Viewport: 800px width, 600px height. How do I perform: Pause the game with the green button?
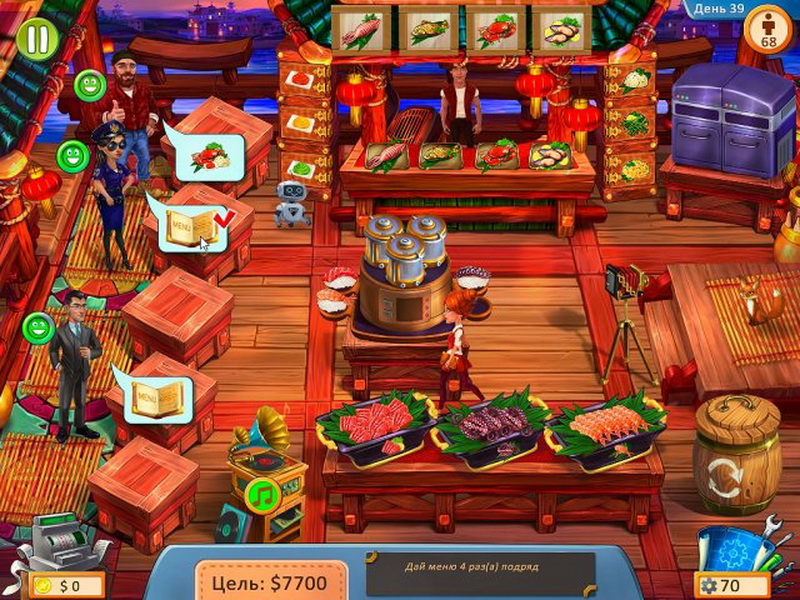pyautogui.click(x=37, y=39)
